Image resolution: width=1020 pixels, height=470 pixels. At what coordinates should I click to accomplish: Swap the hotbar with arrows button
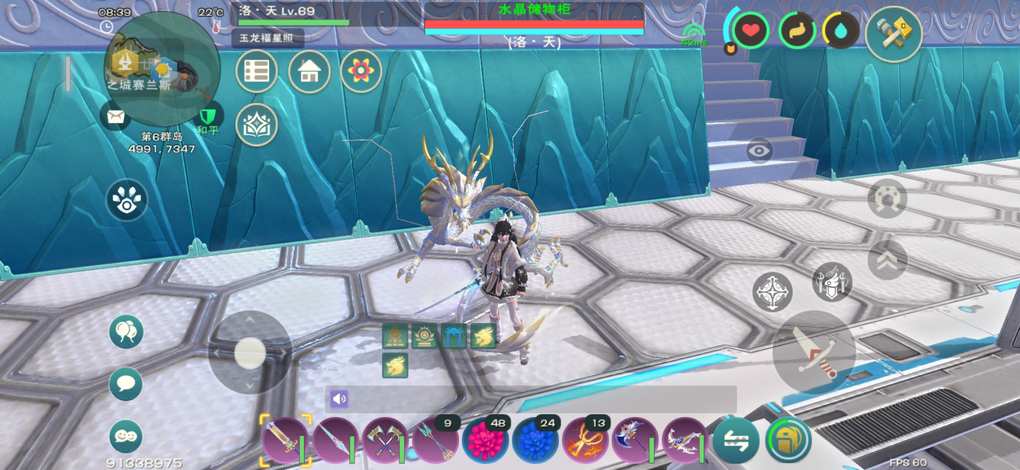[x=735, y=439]
